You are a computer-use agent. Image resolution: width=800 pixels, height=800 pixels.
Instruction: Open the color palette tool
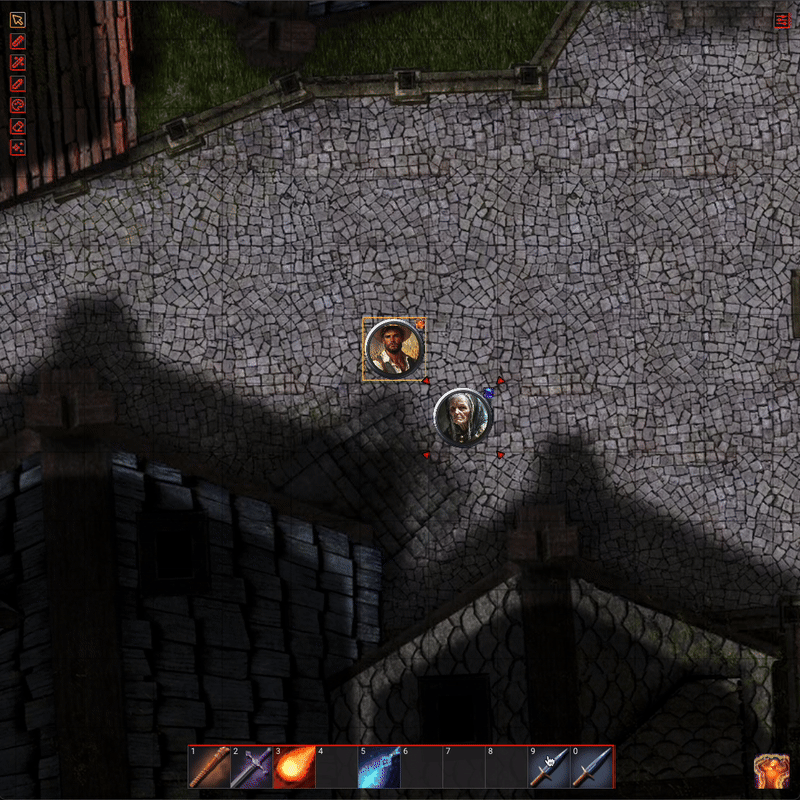coord(17,104)
